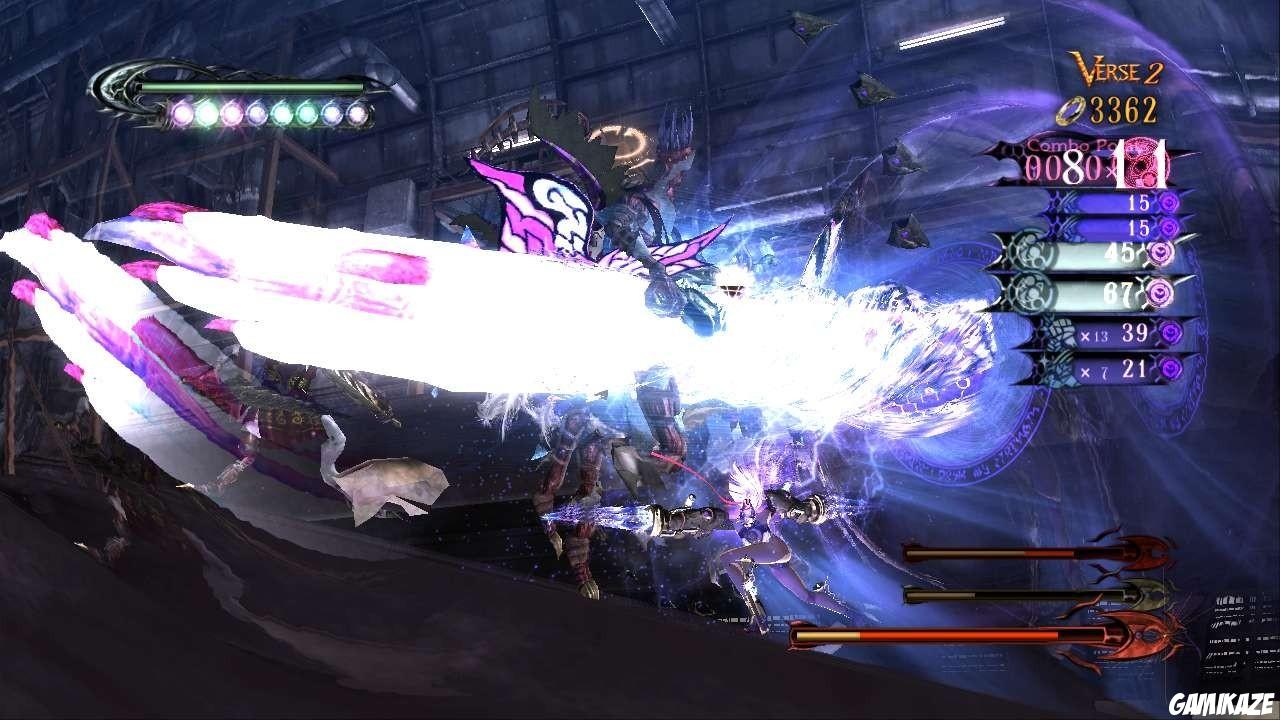Click the 3362 halo count
The height and width of the screenshot is (720, 1280).
(x=1126, y=109)
